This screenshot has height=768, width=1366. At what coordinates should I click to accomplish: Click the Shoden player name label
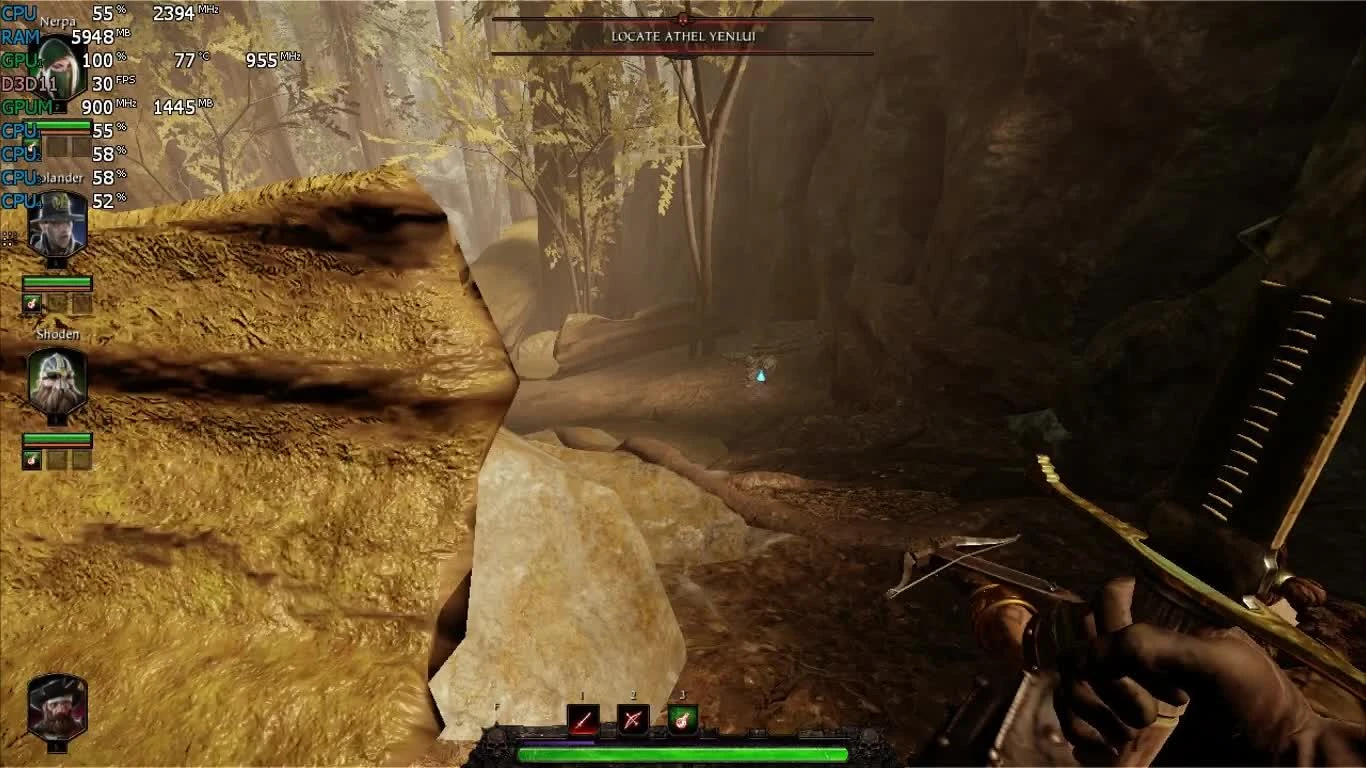pos(57,333)
